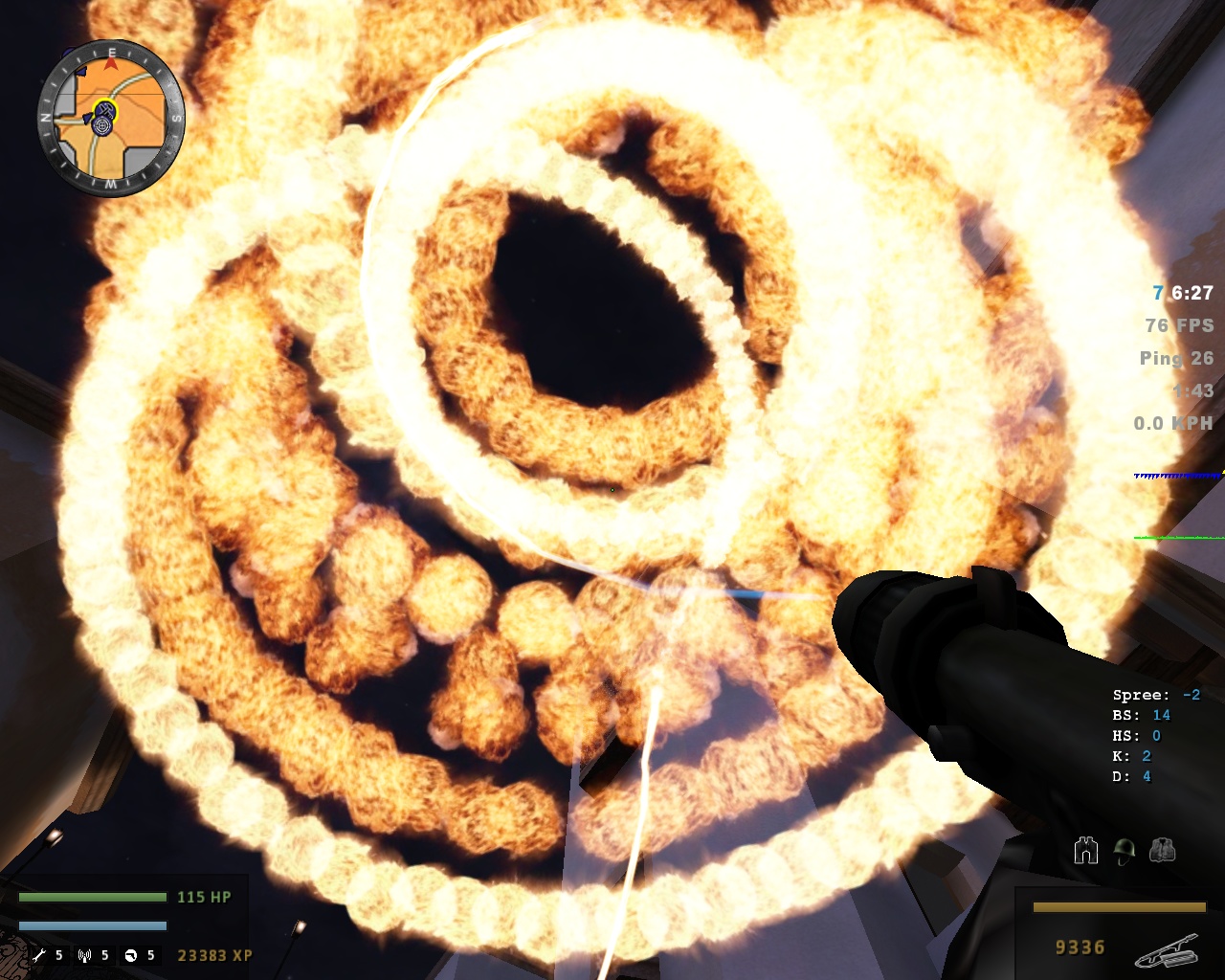The image size is (1225, 980).
Task: Click the wrench repair icon
Action: tap(40, 954)
